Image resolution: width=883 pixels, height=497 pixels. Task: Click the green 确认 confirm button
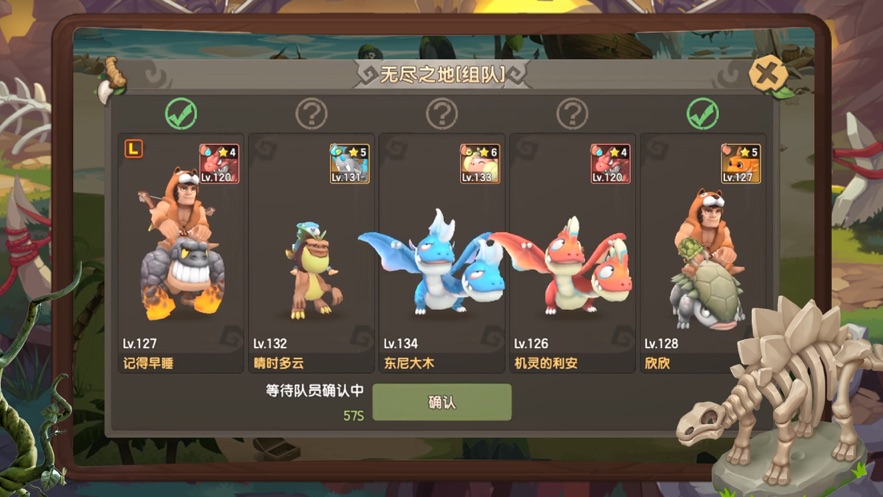coord(442,402)
